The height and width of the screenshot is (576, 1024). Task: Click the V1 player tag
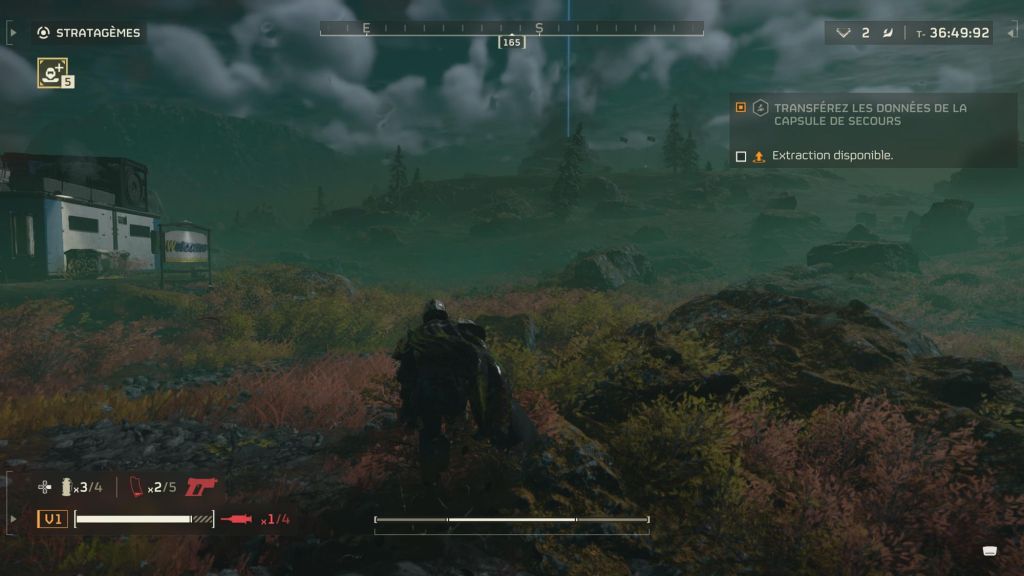pyautogui.click(x=52, y=519)
